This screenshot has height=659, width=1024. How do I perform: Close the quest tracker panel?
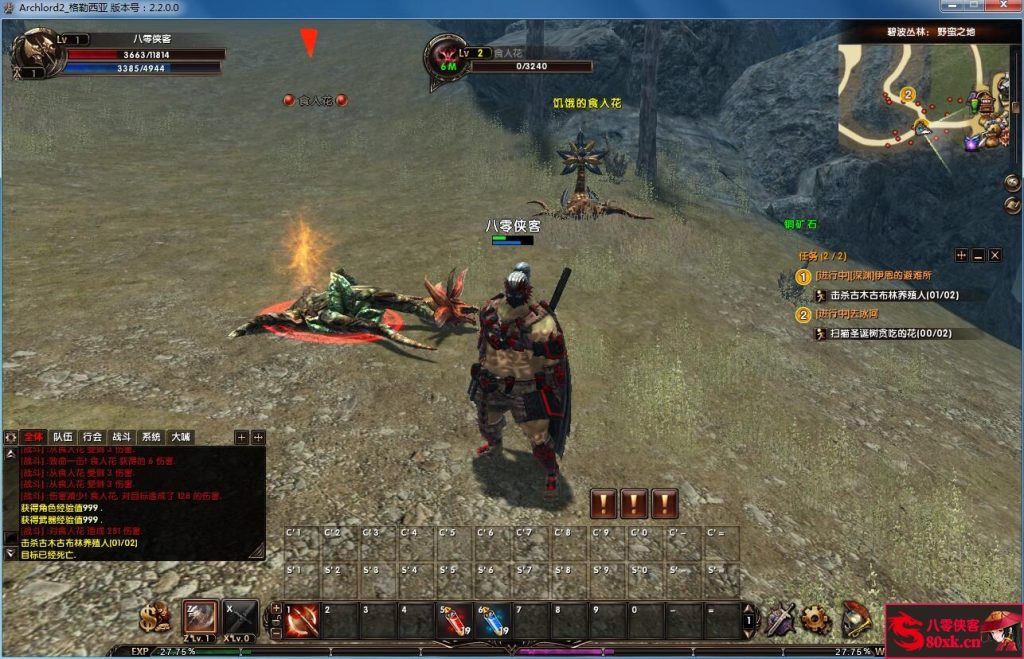(995, 256)
